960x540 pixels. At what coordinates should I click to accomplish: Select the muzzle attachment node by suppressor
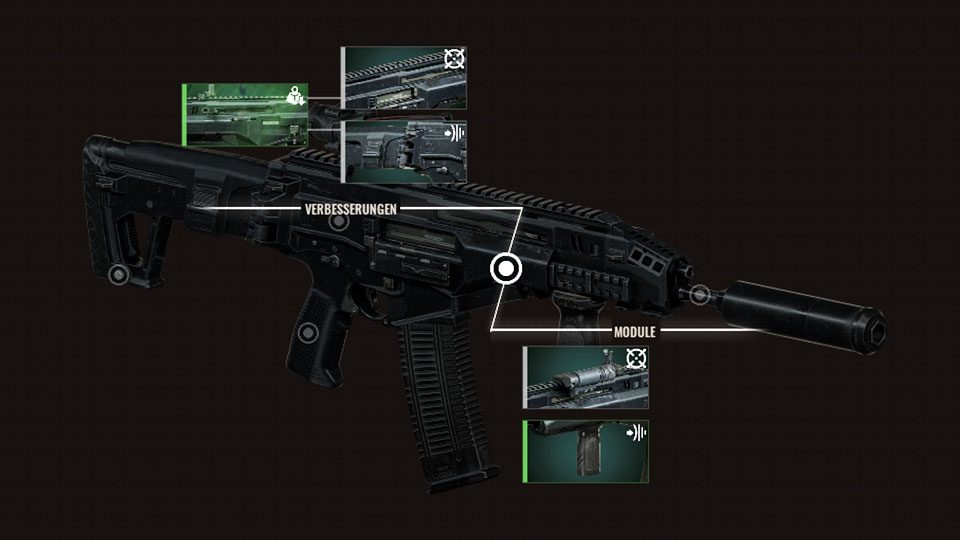click(x=700, y=295)
